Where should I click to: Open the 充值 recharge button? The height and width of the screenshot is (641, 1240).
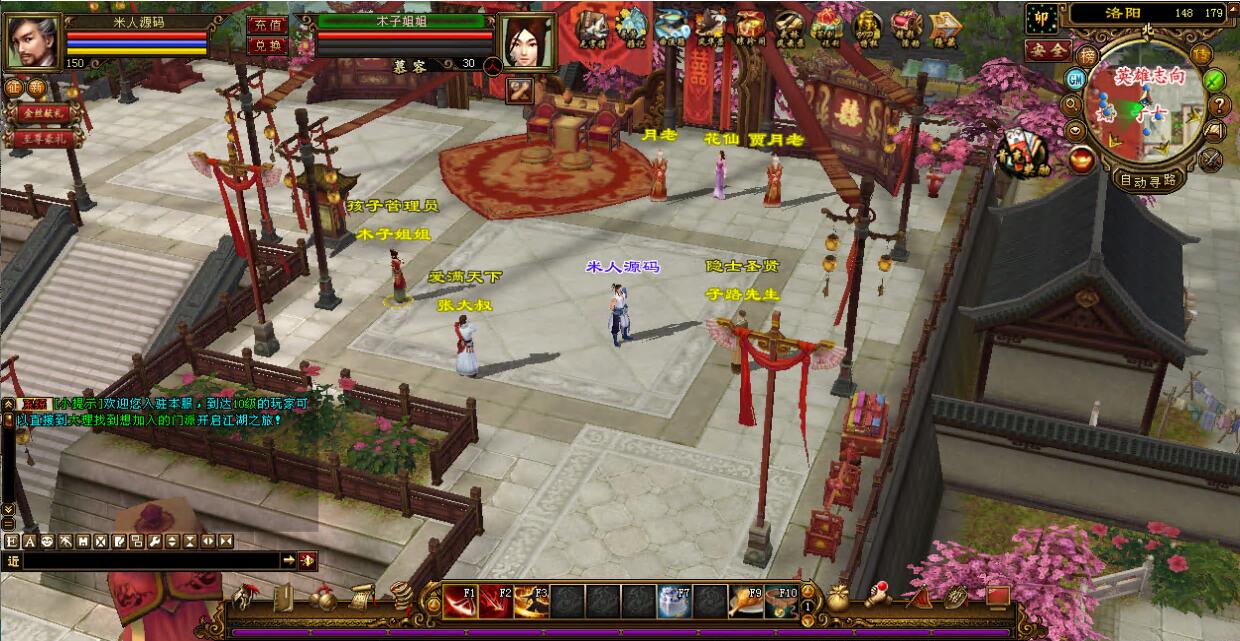pyautogui.click(x=266, y=24)
